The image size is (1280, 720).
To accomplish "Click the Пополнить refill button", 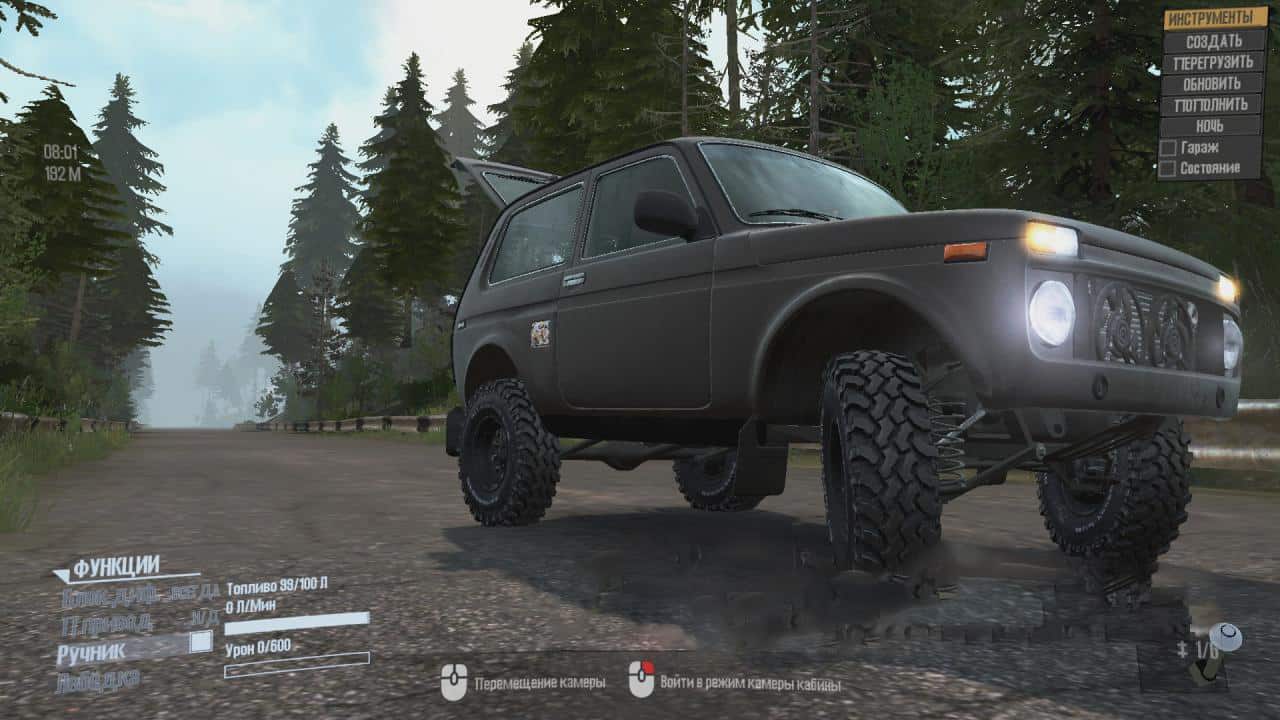I will (x=1212, y=104).
